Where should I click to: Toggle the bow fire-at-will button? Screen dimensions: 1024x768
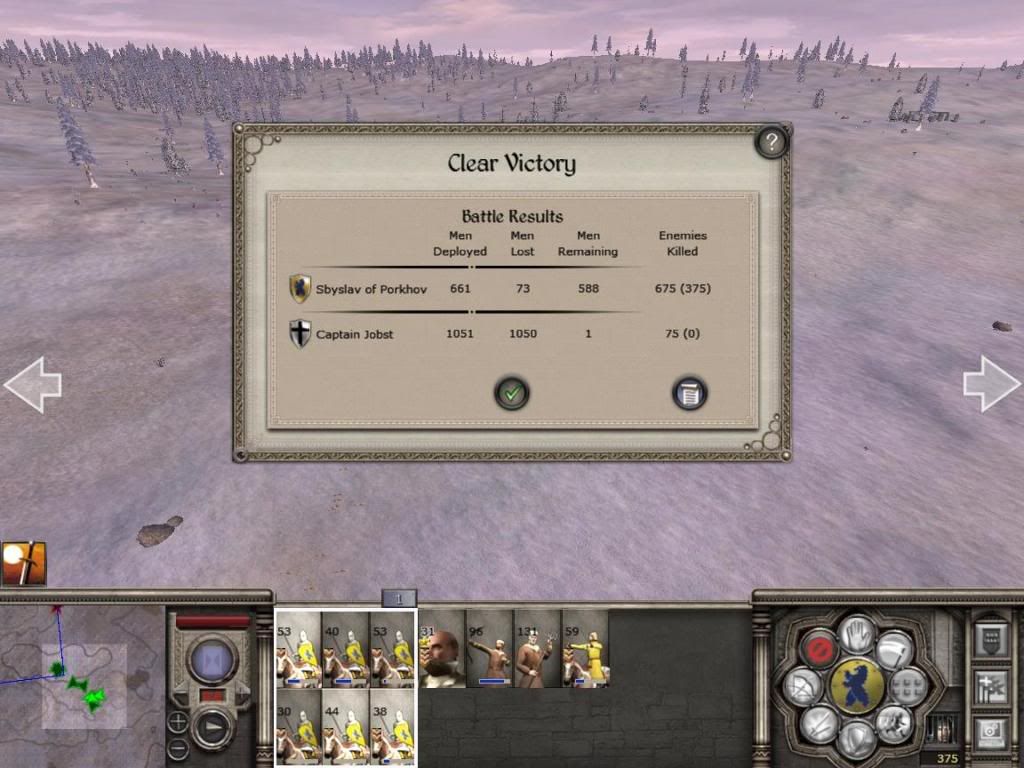tap(804, 686)
